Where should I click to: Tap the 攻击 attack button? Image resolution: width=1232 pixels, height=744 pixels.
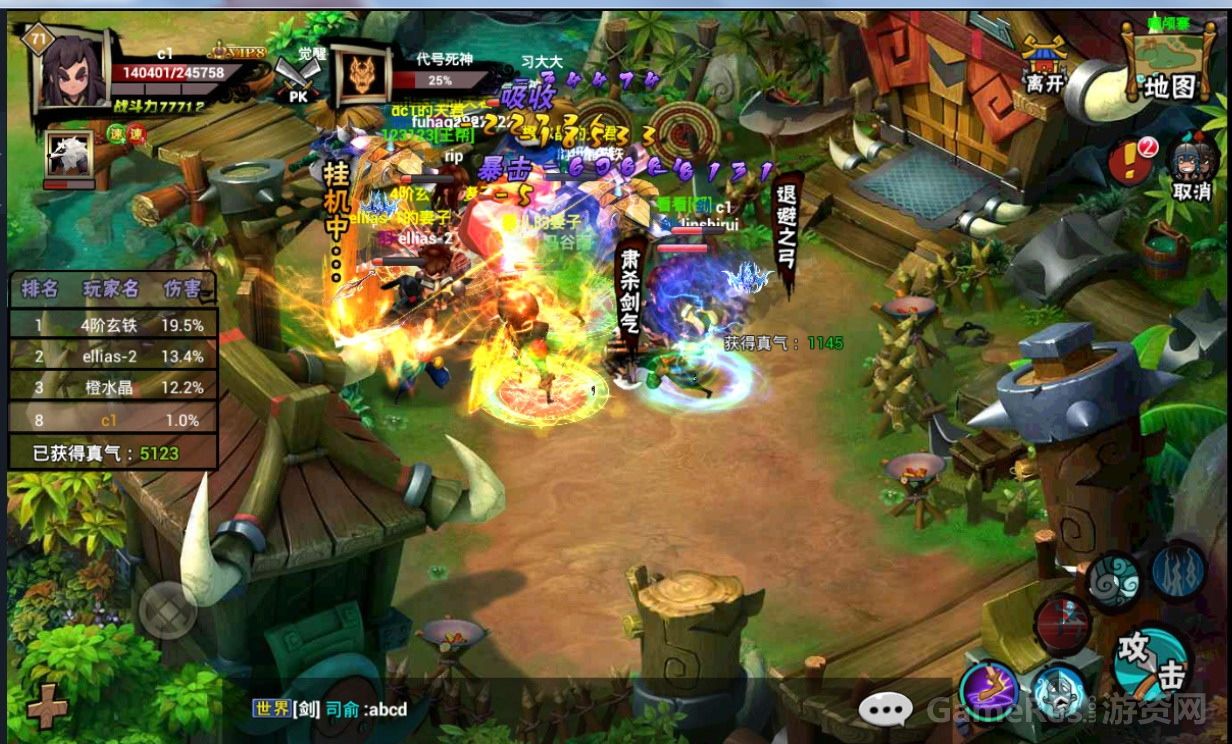(1150, 662)
